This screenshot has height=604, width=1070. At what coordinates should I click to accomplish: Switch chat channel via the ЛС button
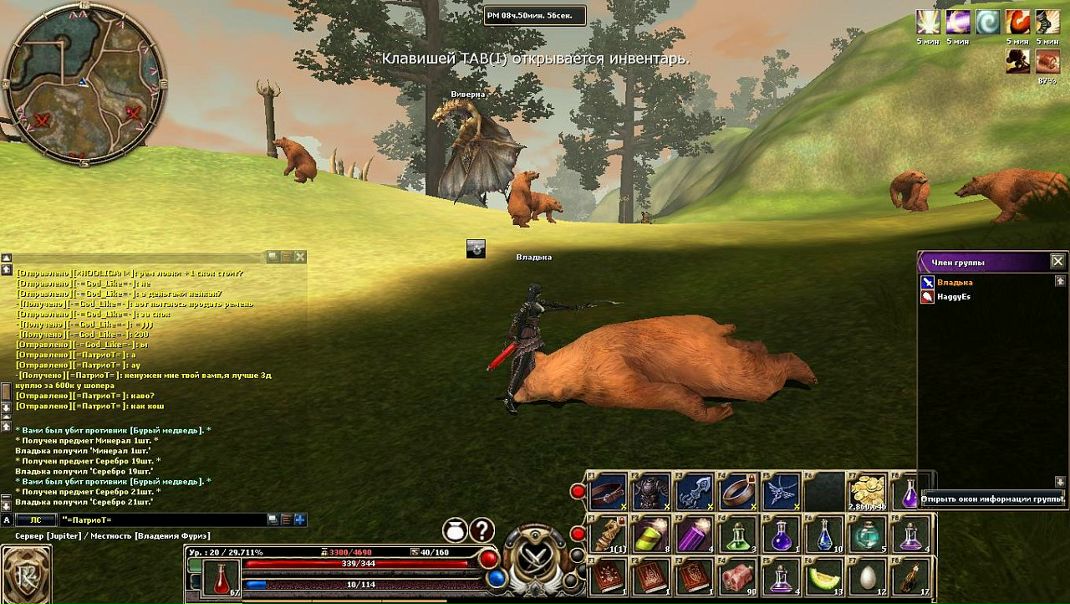pyautogui.click(x=35, y=520)
